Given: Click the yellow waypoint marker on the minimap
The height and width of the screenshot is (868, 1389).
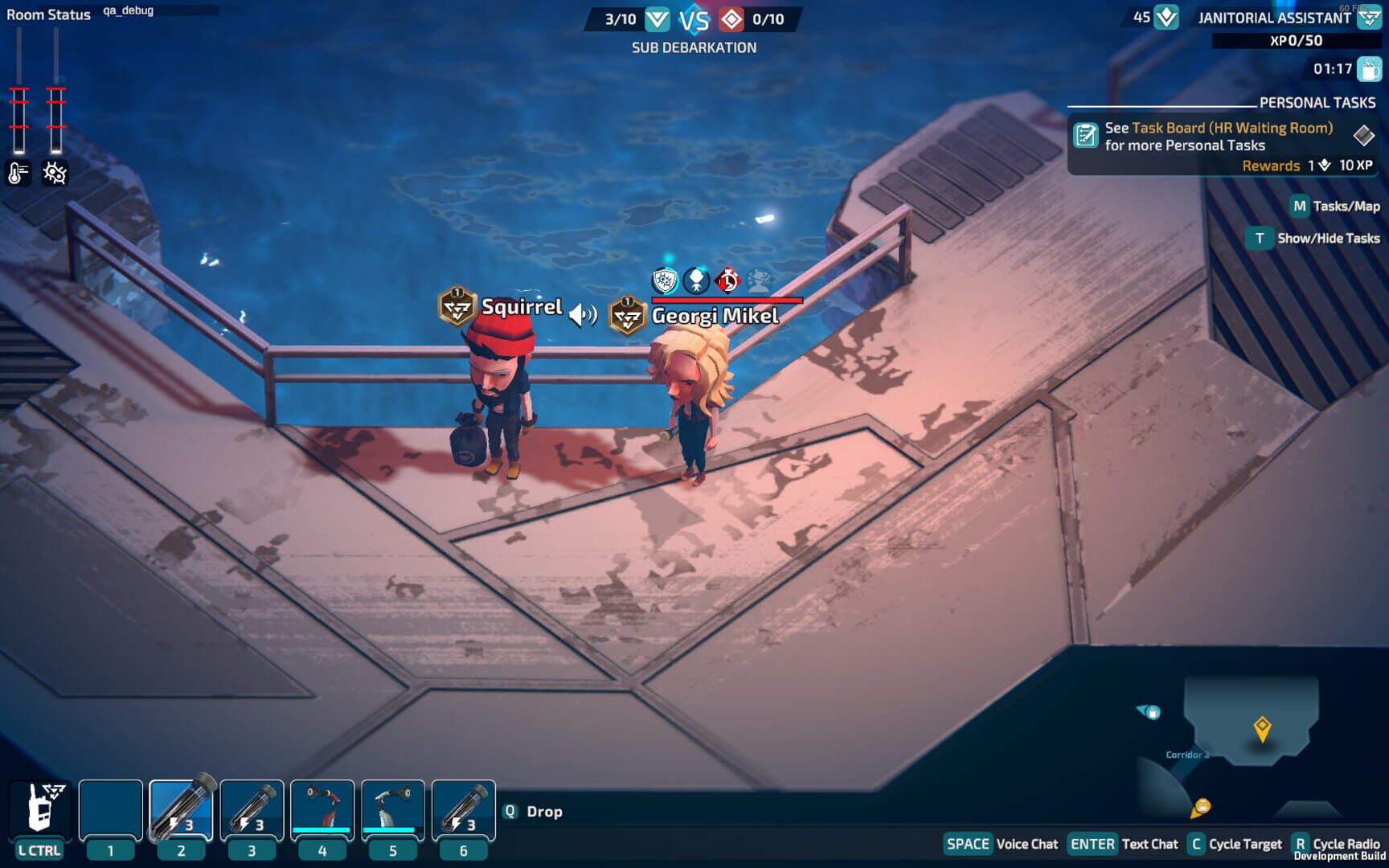Looking at the screenshot, I should 1263,727.
